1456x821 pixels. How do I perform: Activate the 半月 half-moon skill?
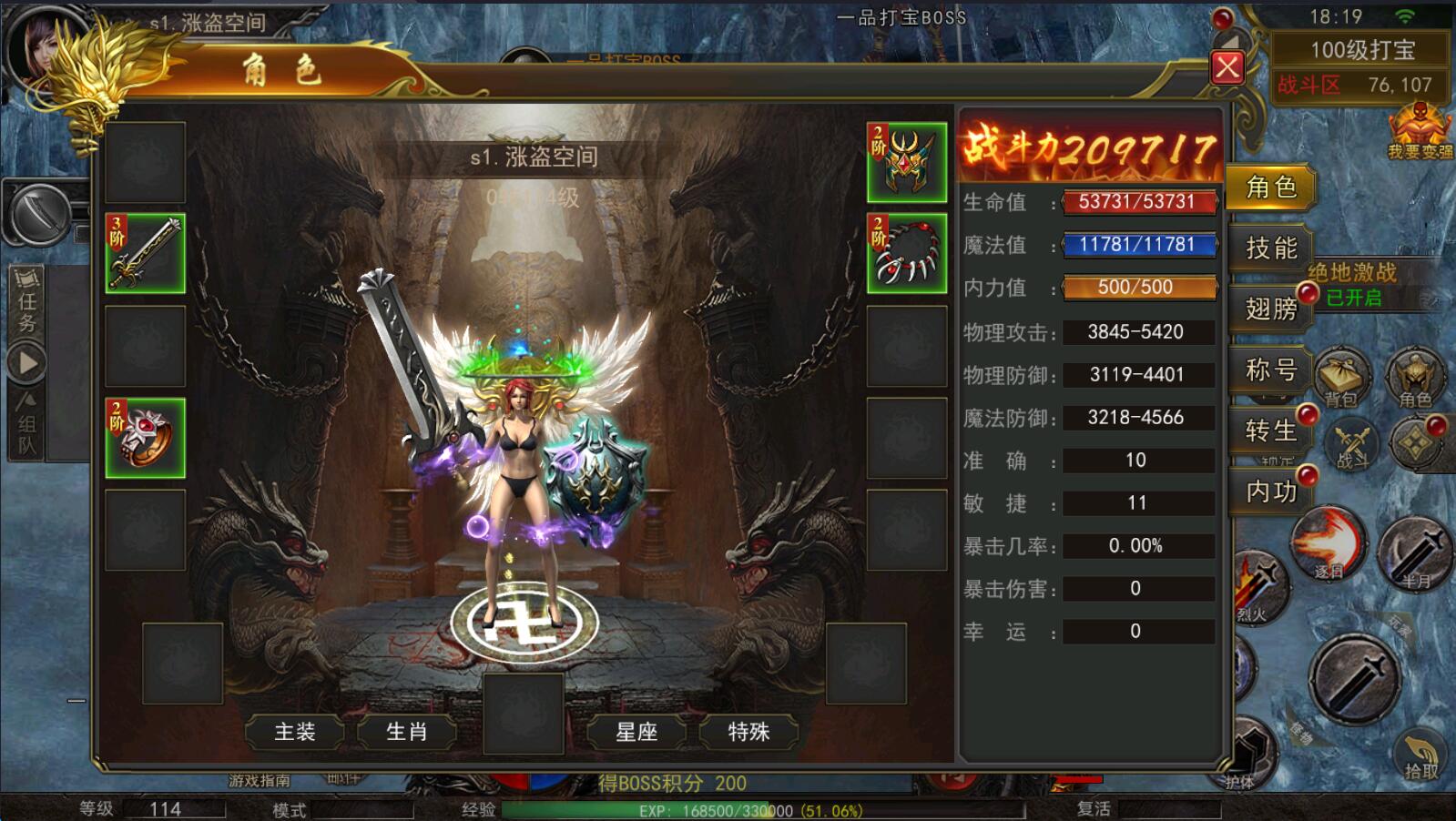coord(1415,552)
